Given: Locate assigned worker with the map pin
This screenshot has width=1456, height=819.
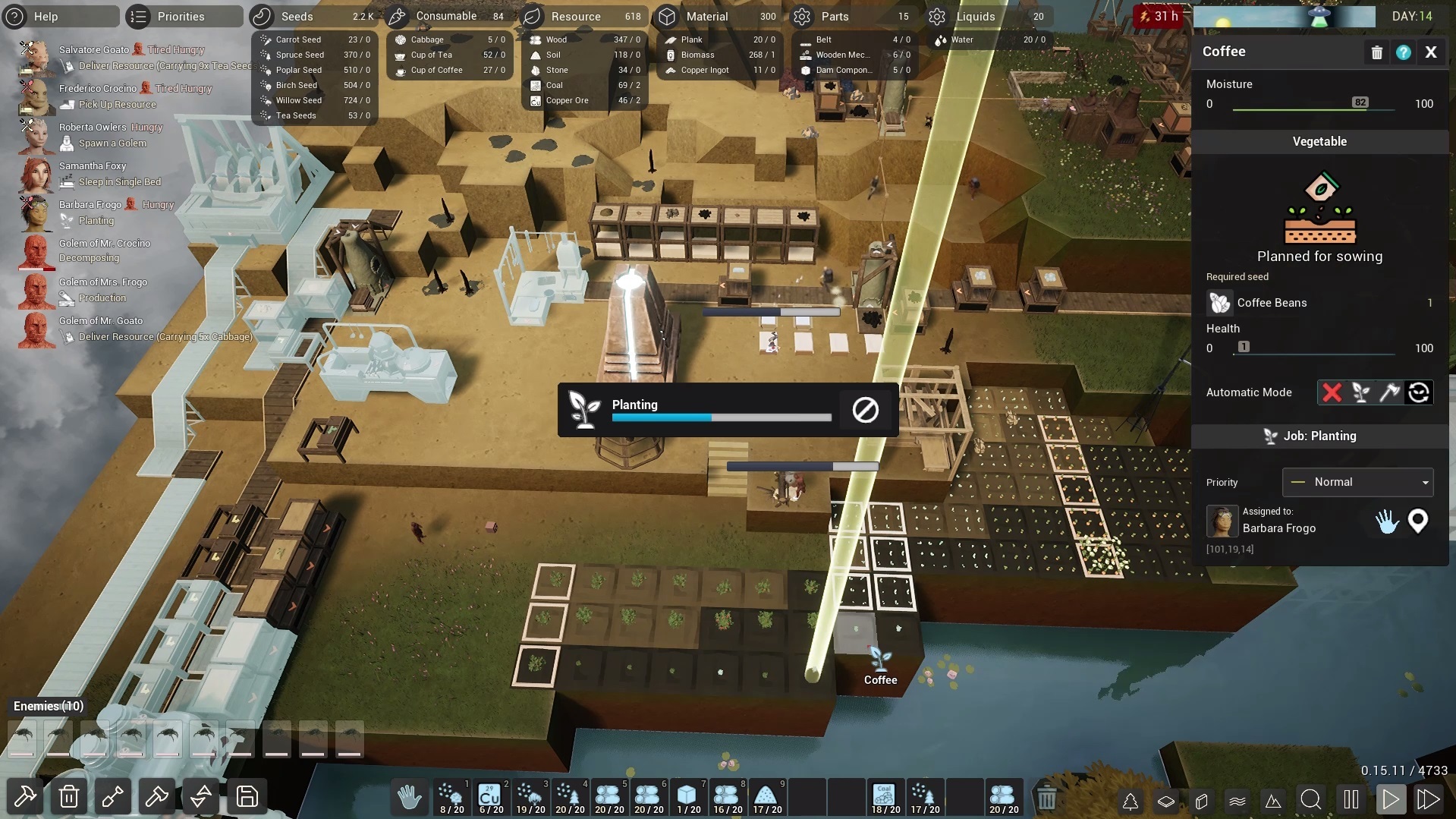Looking at the screenshot, I should (x=1417, y=521).
